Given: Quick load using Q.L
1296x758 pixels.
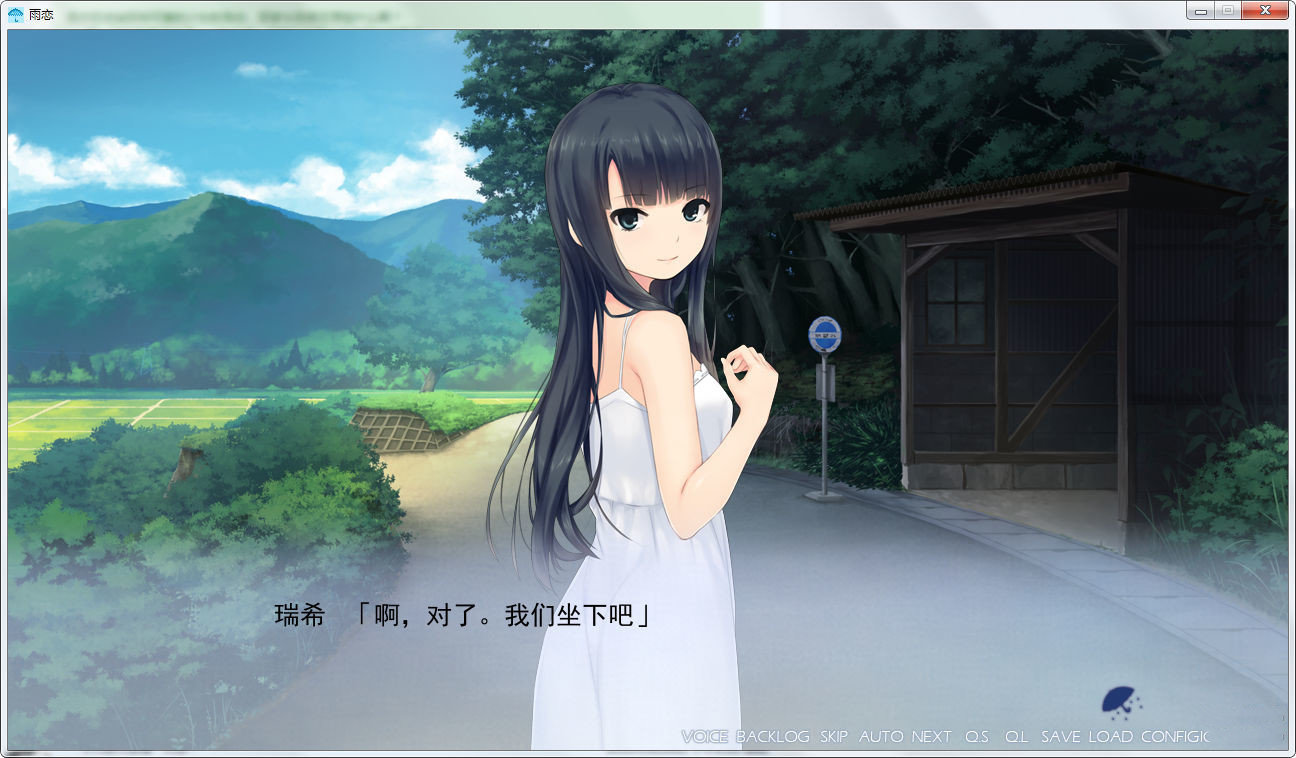Looking at the screenshot, I should [x=1016, y=736].
